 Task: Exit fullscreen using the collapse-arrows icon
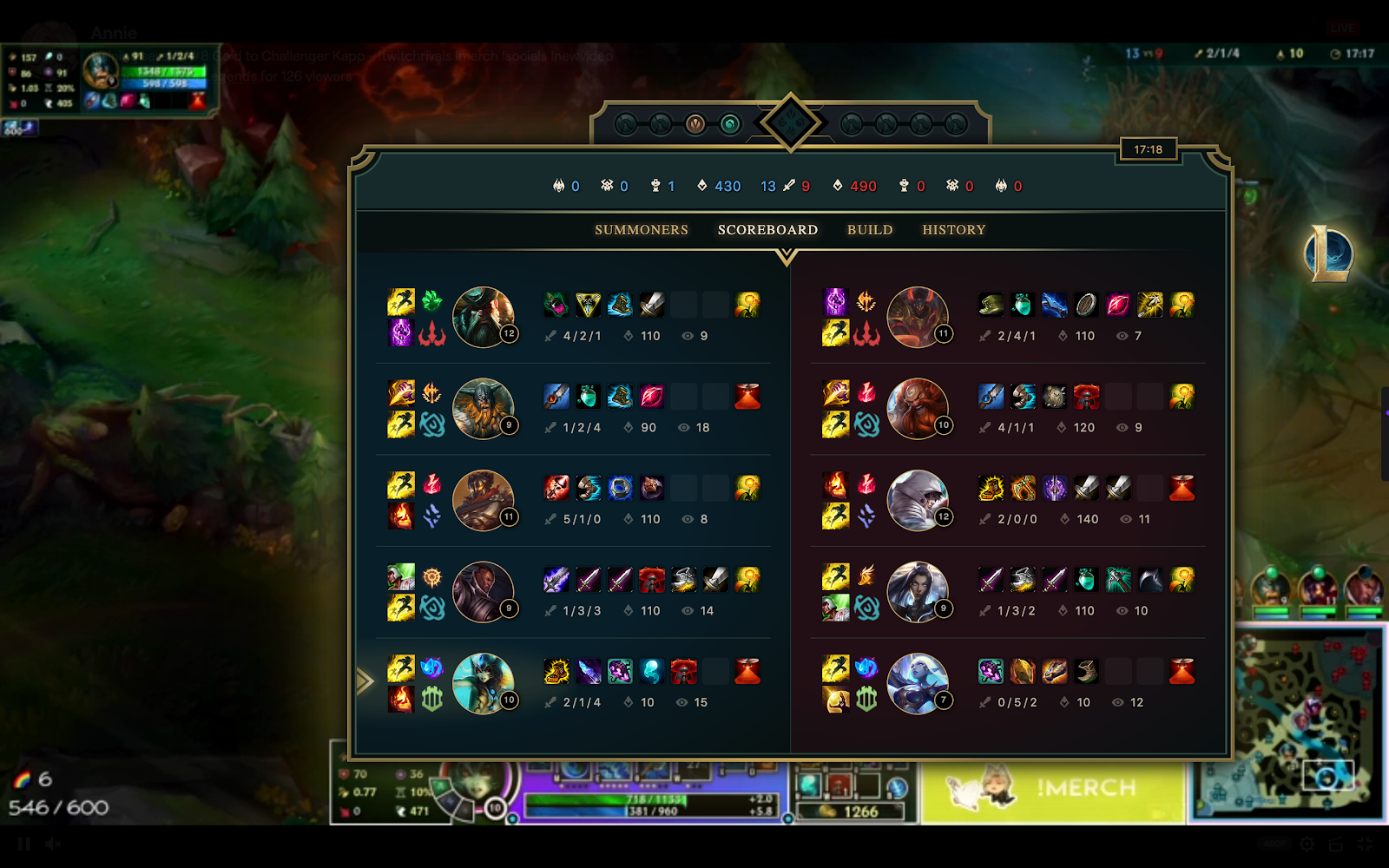(x=1353, y=843)
